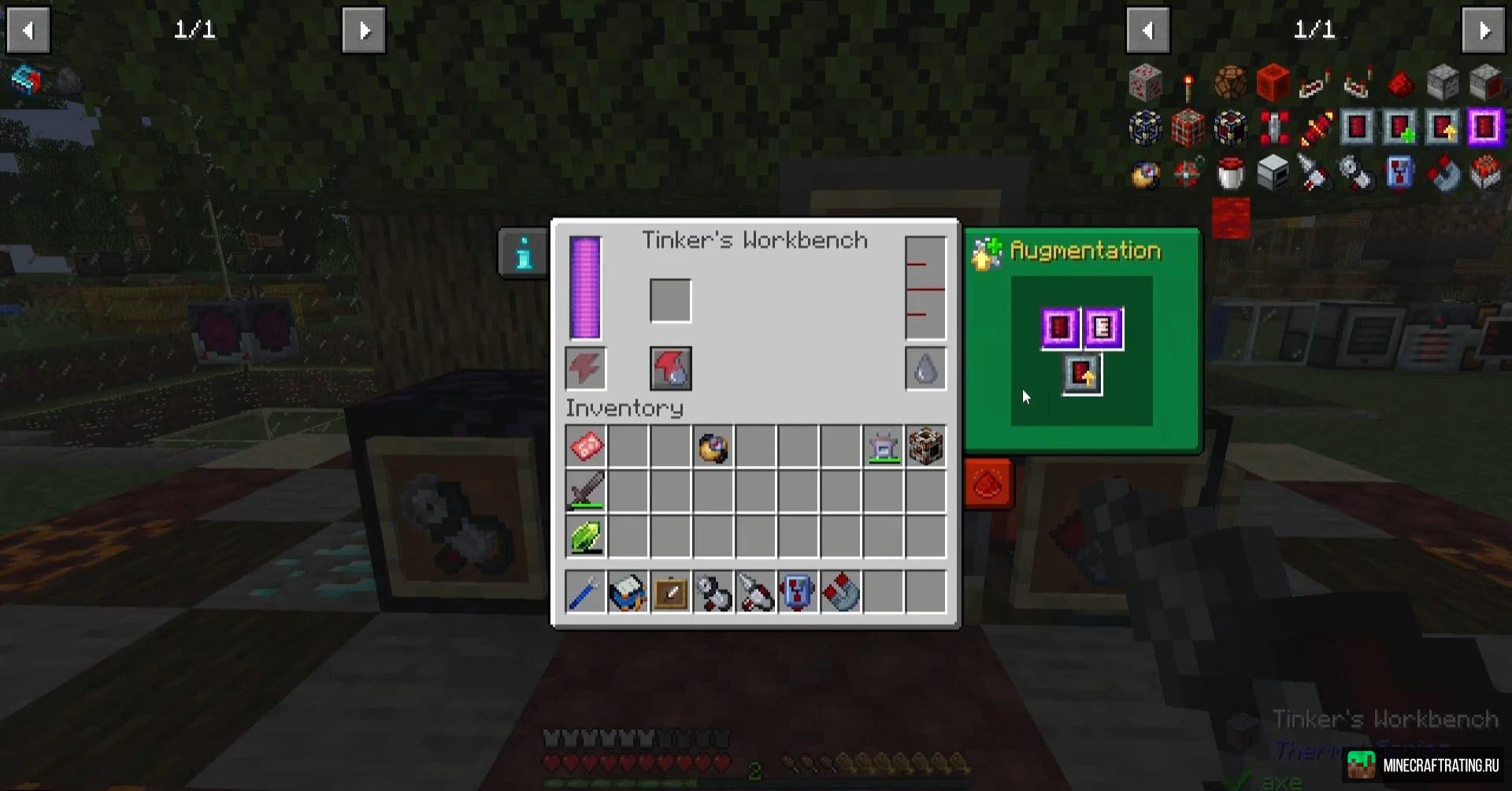The image size is (1512, 791).
Task: Click the redstone block icon in the JEI sidebar
Action: pos(1273,83)
